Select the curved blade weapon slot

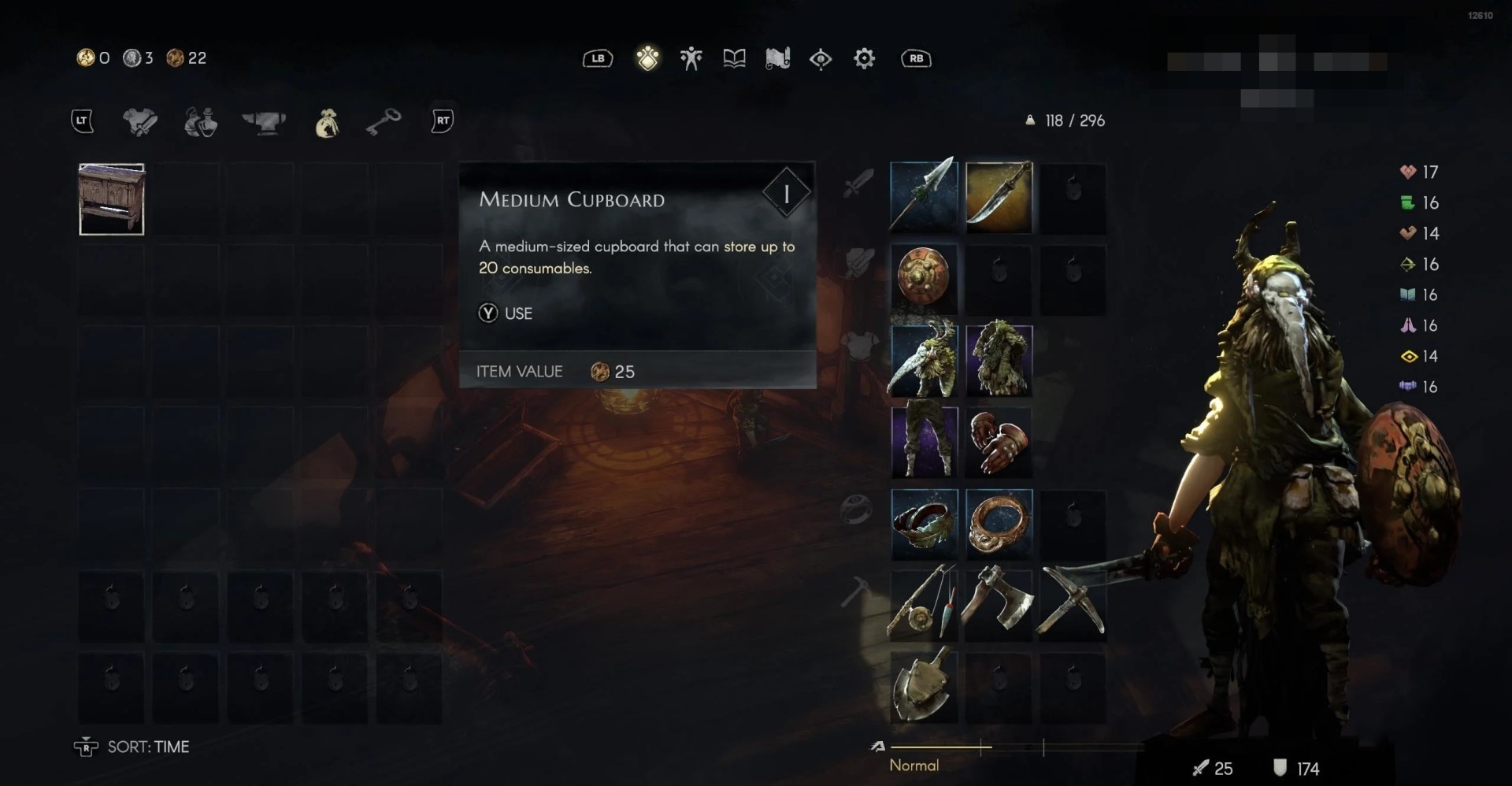coord(998,196)
